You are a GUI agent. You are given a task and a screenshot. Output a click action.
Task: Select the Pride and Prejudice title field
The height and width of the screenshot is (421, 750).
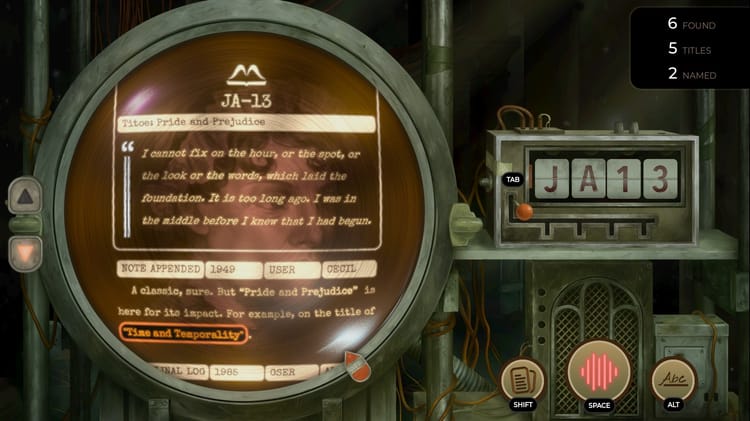point(246,122)
